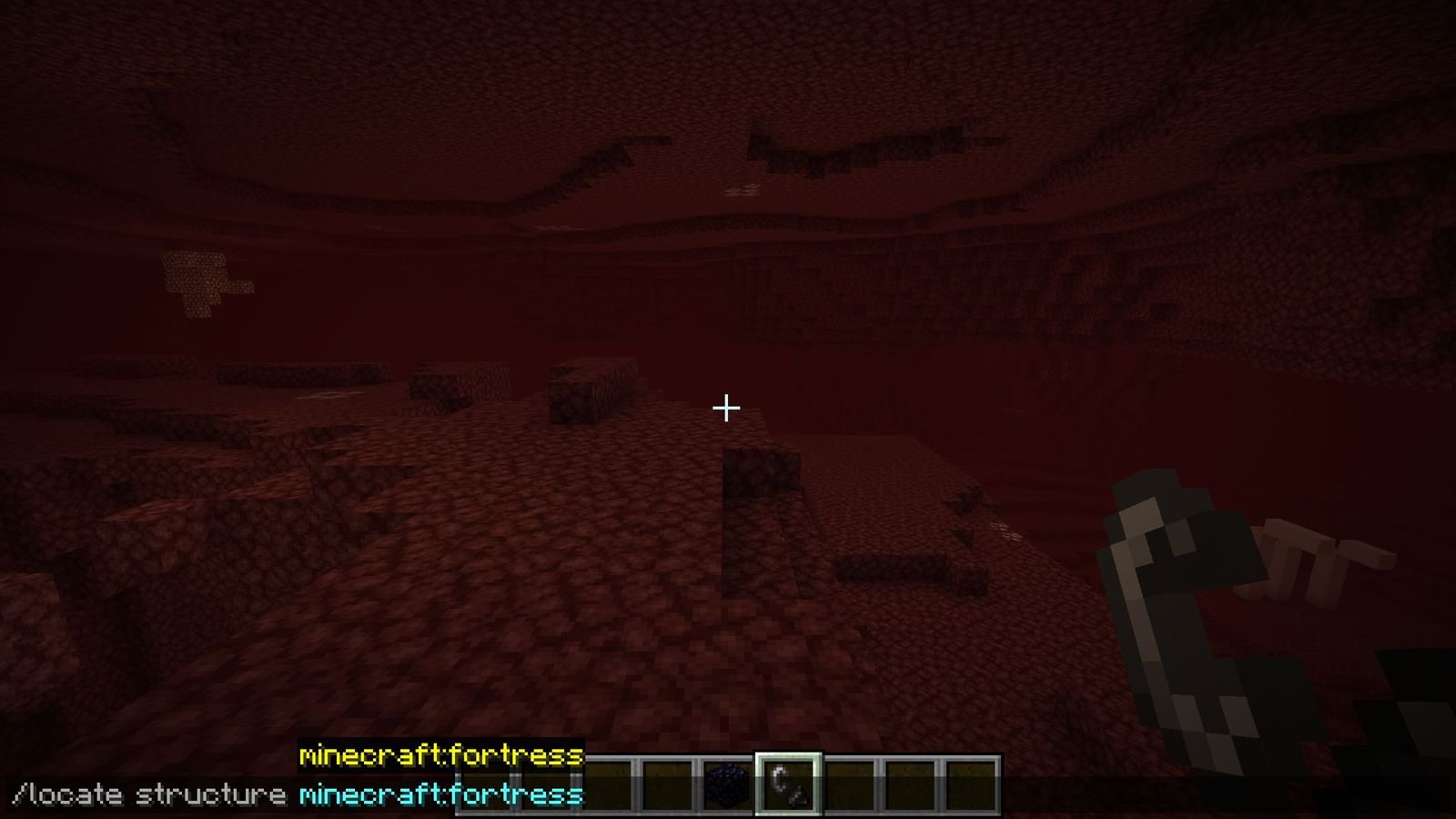
Task: Click the fortress suggestion above the chat line
Action: pyautogui.click(x=440, y=755)
